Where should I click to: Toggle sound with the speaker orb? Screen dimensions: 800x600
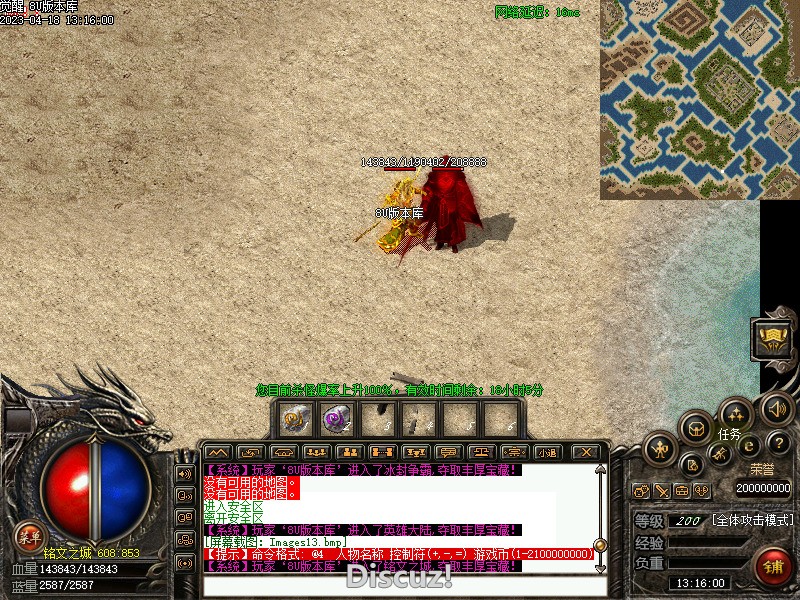(x=776, y=407)
